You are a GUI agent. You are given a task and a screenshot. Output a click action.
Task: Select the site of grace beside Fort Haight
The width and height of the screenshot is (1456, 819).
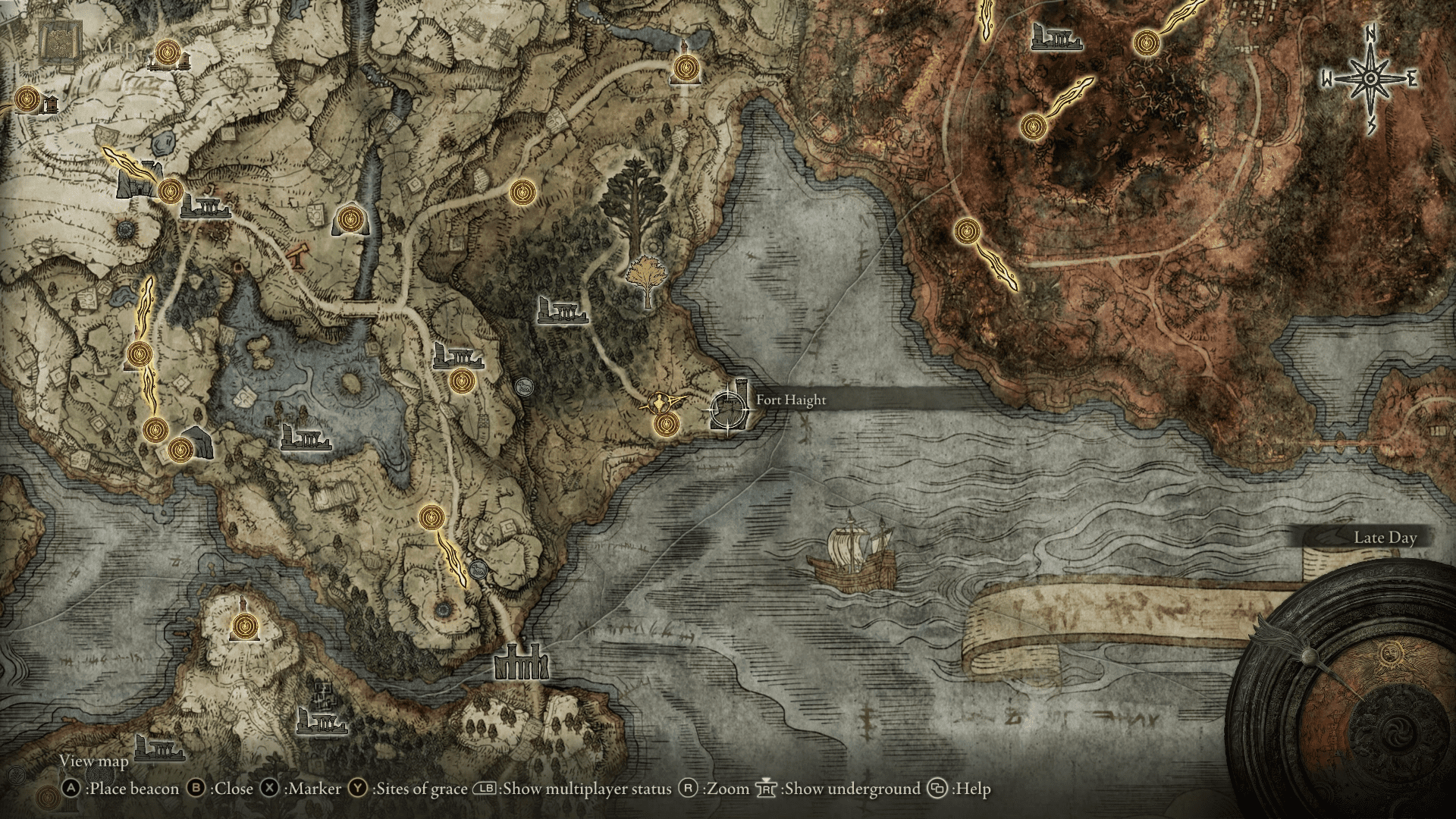click(667, 424)
